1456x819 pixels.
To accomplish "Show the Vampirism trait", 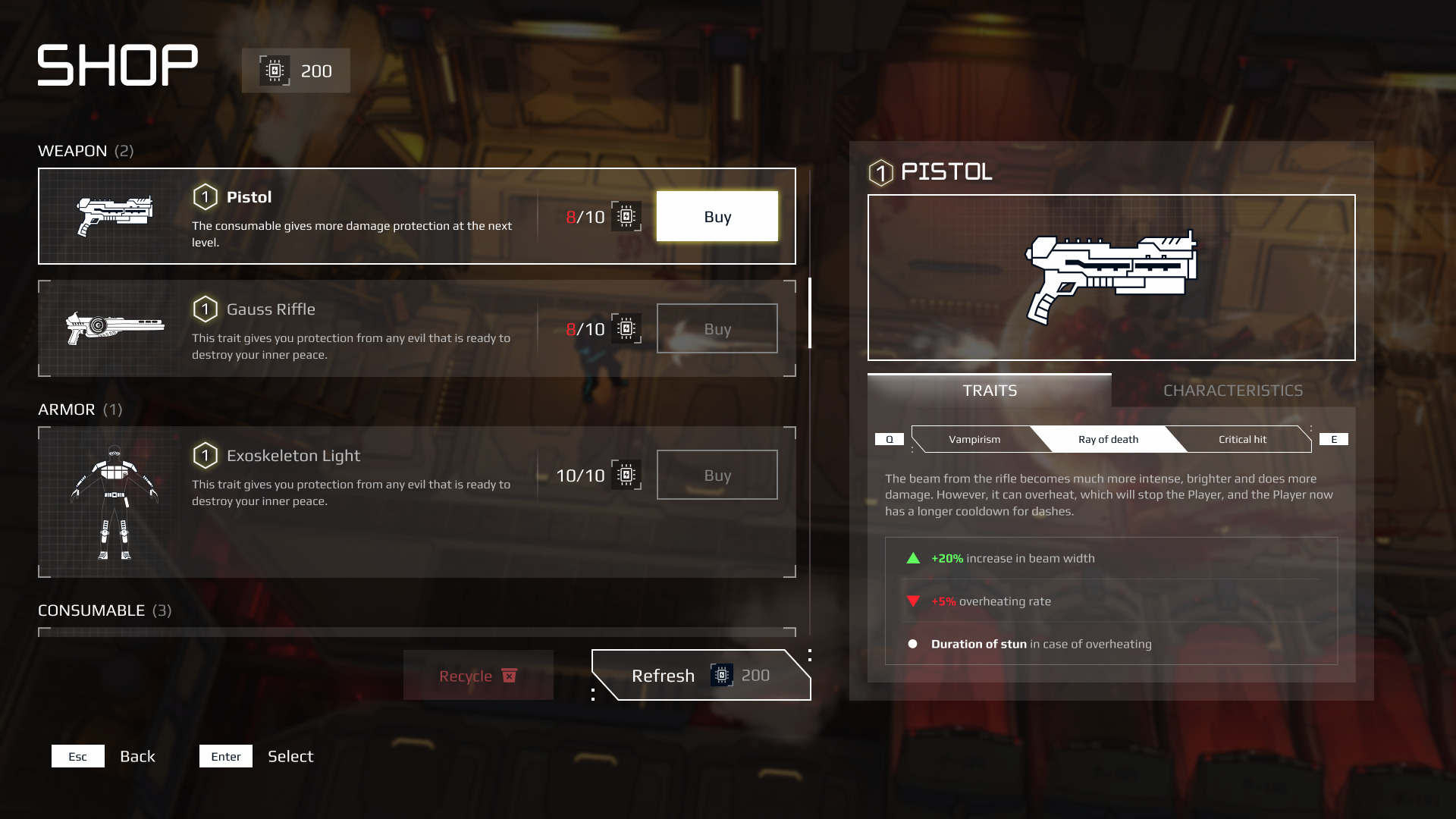I will point(974,439).
